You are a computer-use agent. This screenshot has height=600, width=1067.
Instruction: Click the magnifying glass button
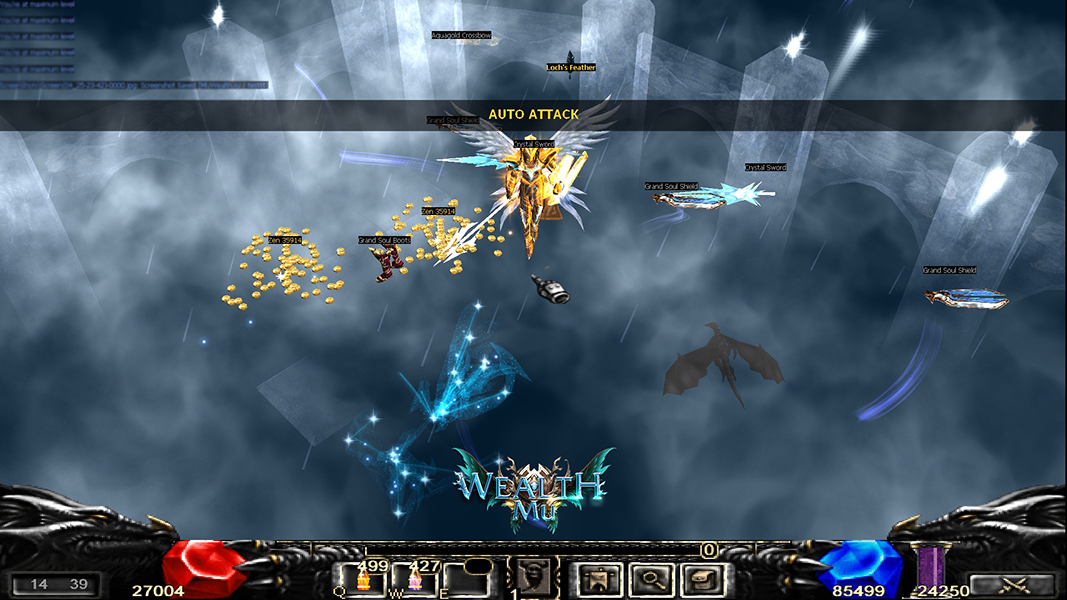(652, 579)
